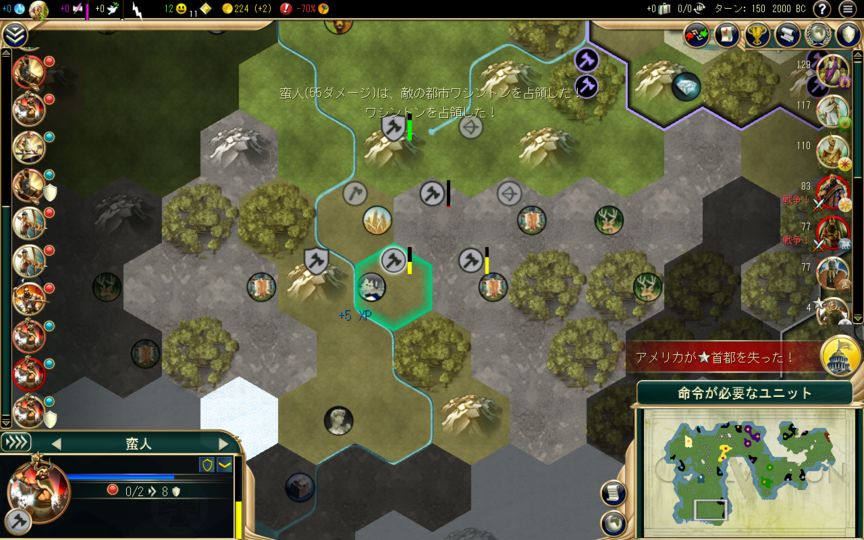864x540 pixels.
Task: Open the scroll notification log icon
Action: tap(788, 35)
